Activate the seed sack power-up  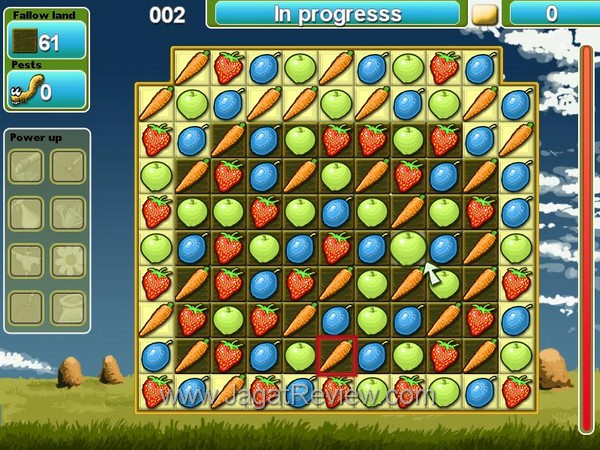point(69,307)
